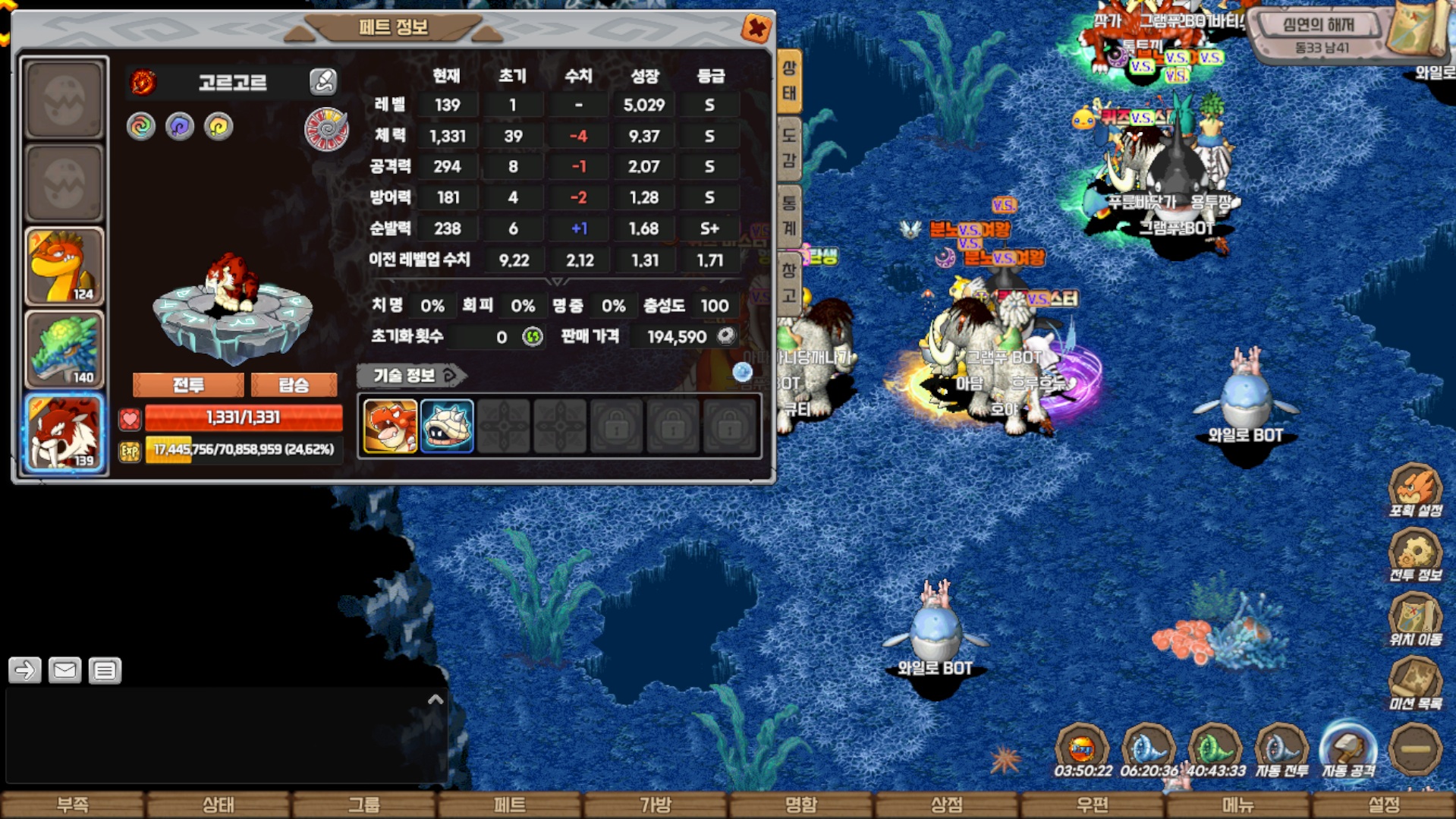
Task: Toggle 자동 전투 auto battle
Action: (x=1281, y=751)
